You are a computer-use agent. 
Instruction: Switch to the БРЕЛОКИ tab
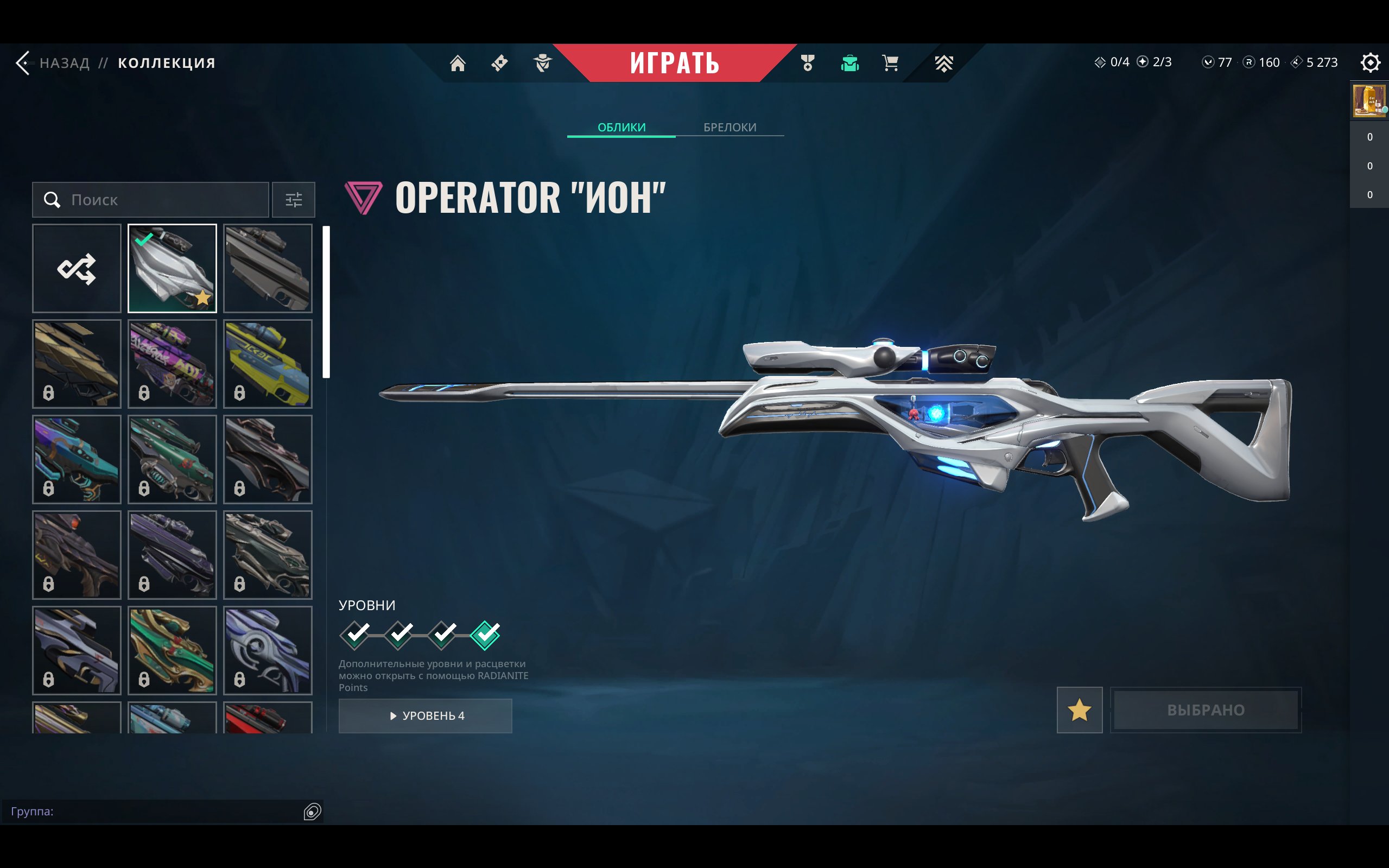tap(730, 127)
